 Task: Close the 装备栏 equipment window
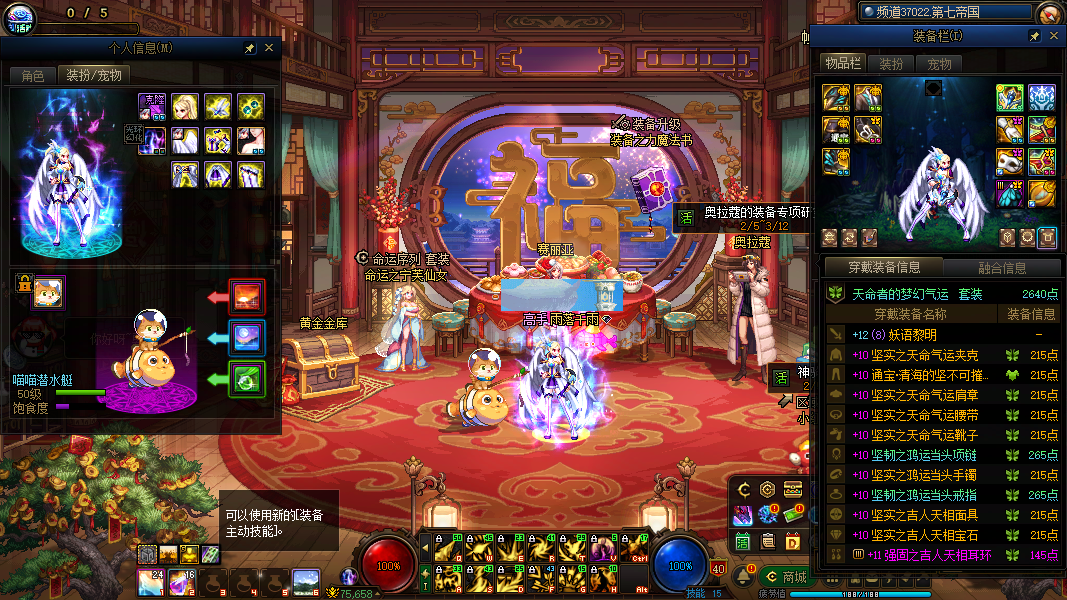(x=1053, y=36)
